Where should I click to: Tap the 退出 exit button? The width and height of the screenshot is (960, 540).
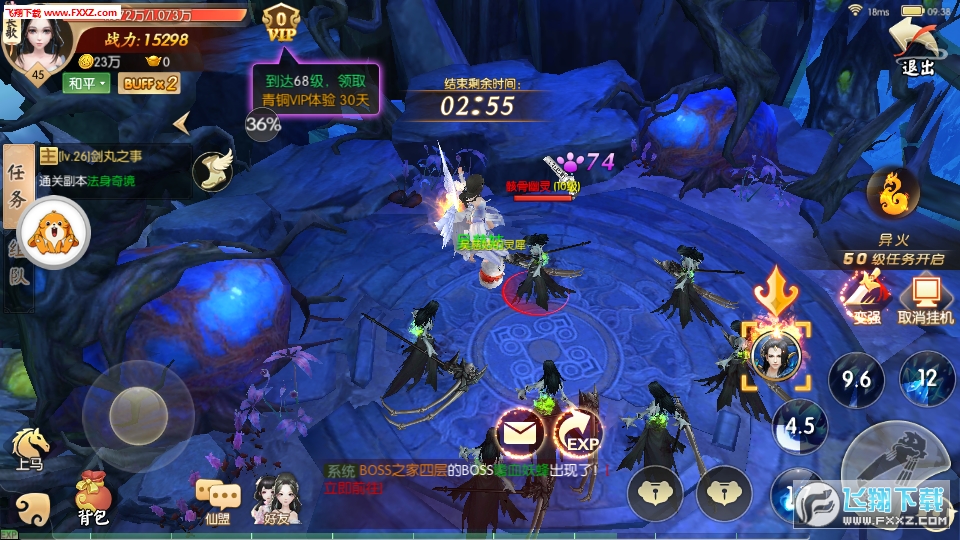[917, 46]
